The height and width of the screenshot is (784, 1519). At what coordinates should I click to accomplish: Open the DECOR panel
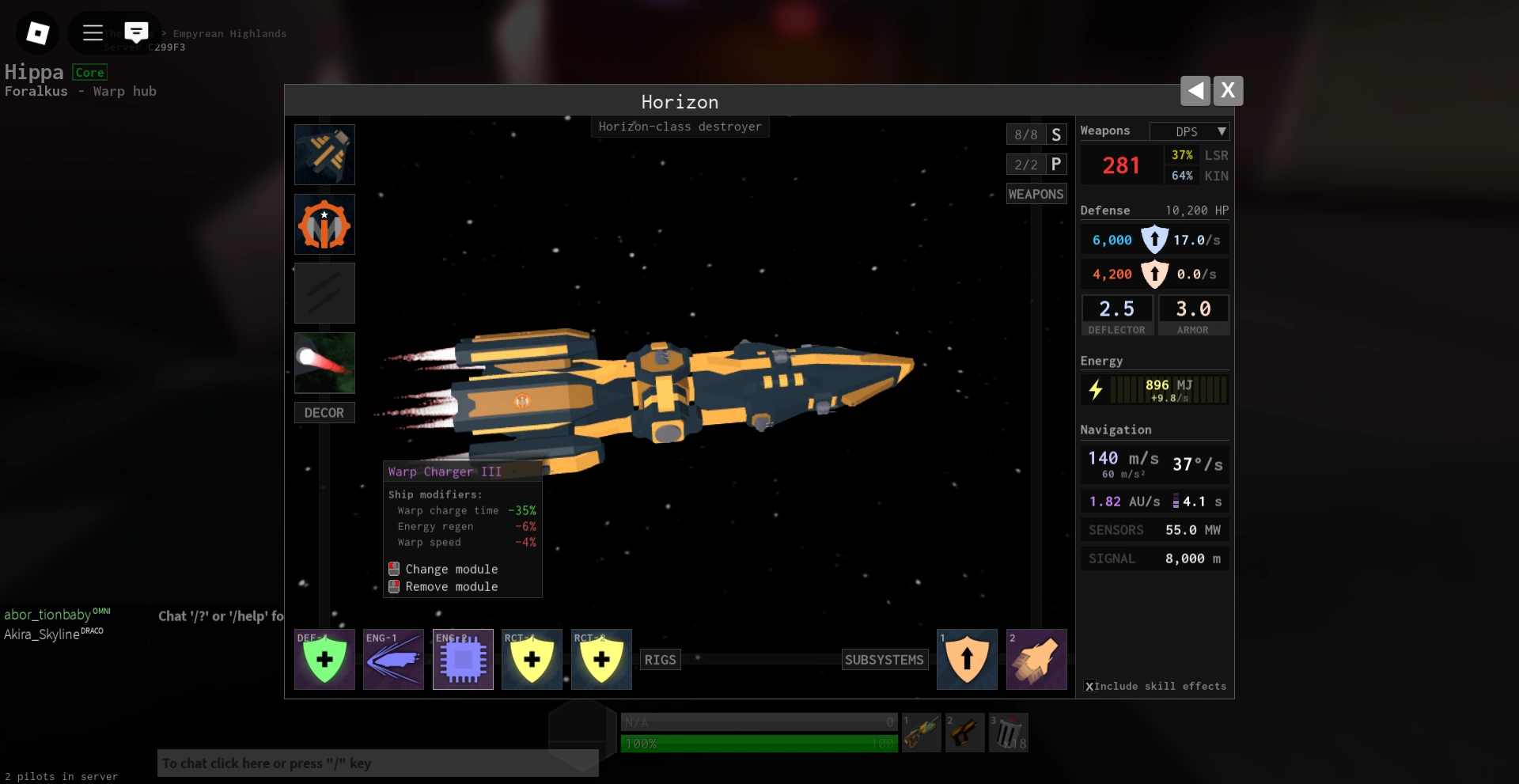(x=324, y=412)
